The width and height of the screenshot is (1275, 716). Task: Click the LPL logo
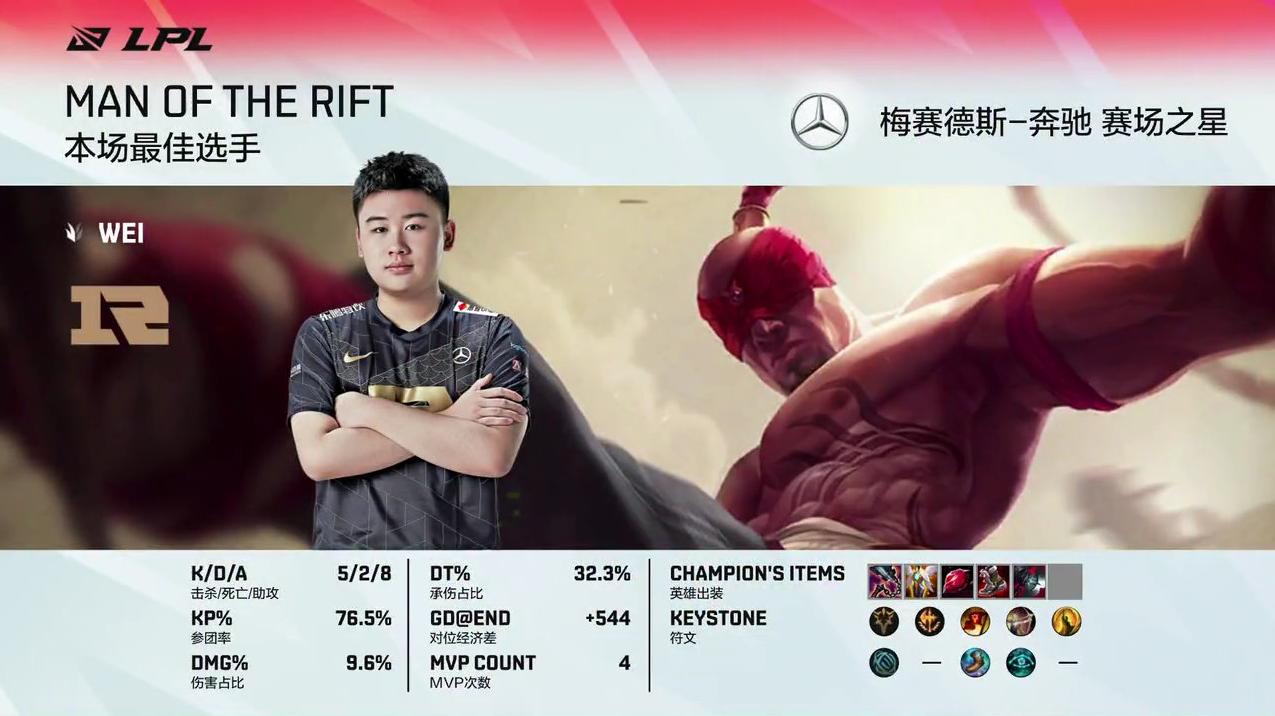click(139, 40)
